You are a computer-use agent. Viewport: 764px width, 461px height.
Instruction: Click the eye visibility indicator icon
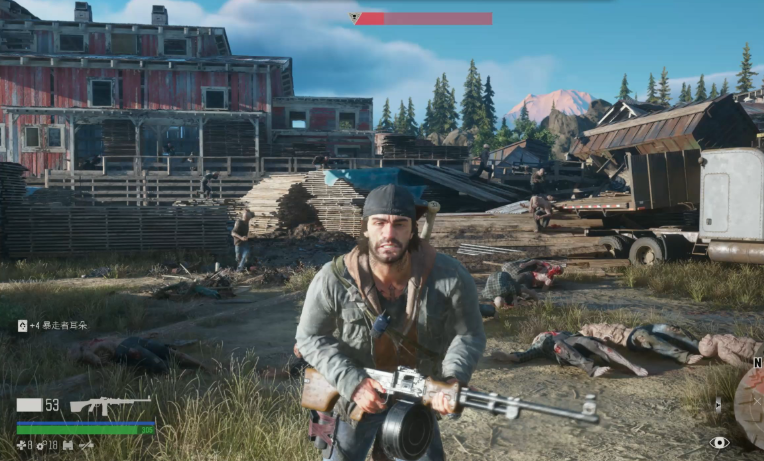pos(719,443)
